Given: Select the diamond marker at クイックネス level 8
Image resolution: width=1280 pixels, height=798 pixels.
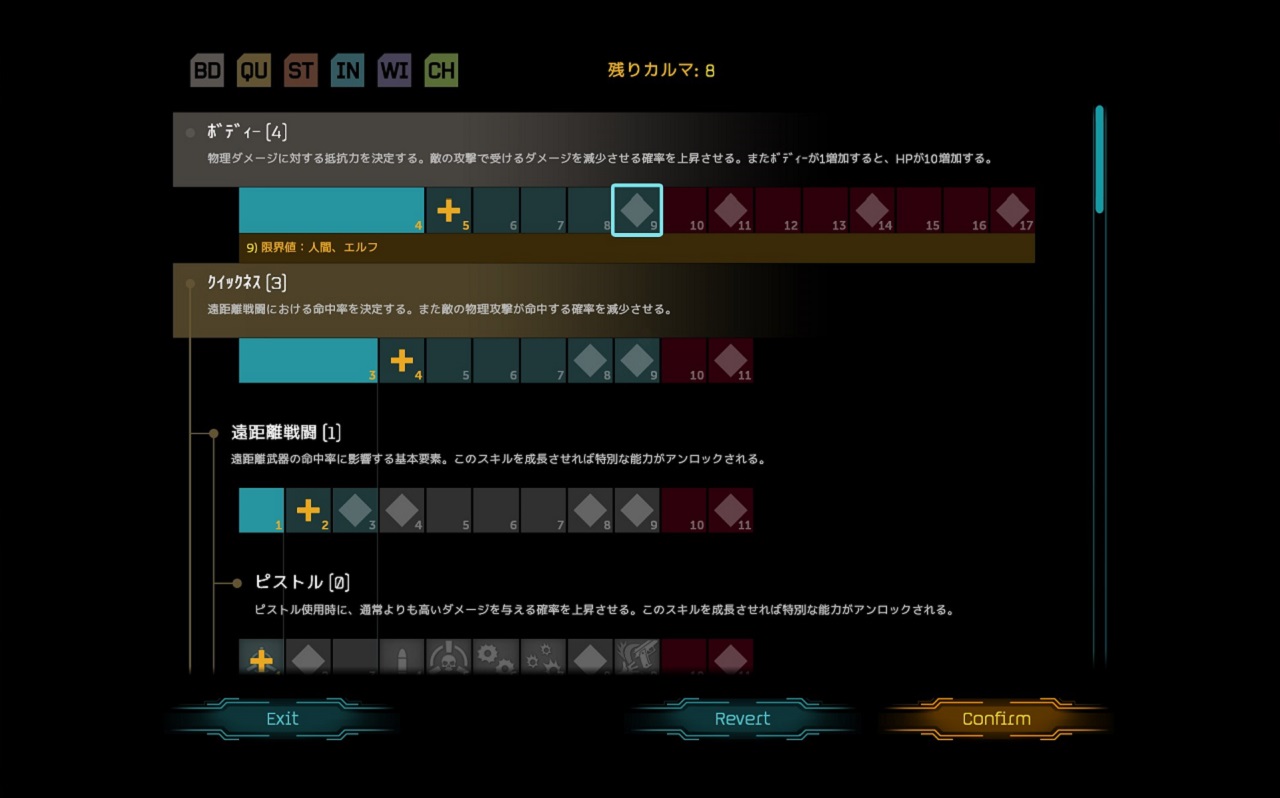Looking at the screenshot, I should [x=590, y=360].
